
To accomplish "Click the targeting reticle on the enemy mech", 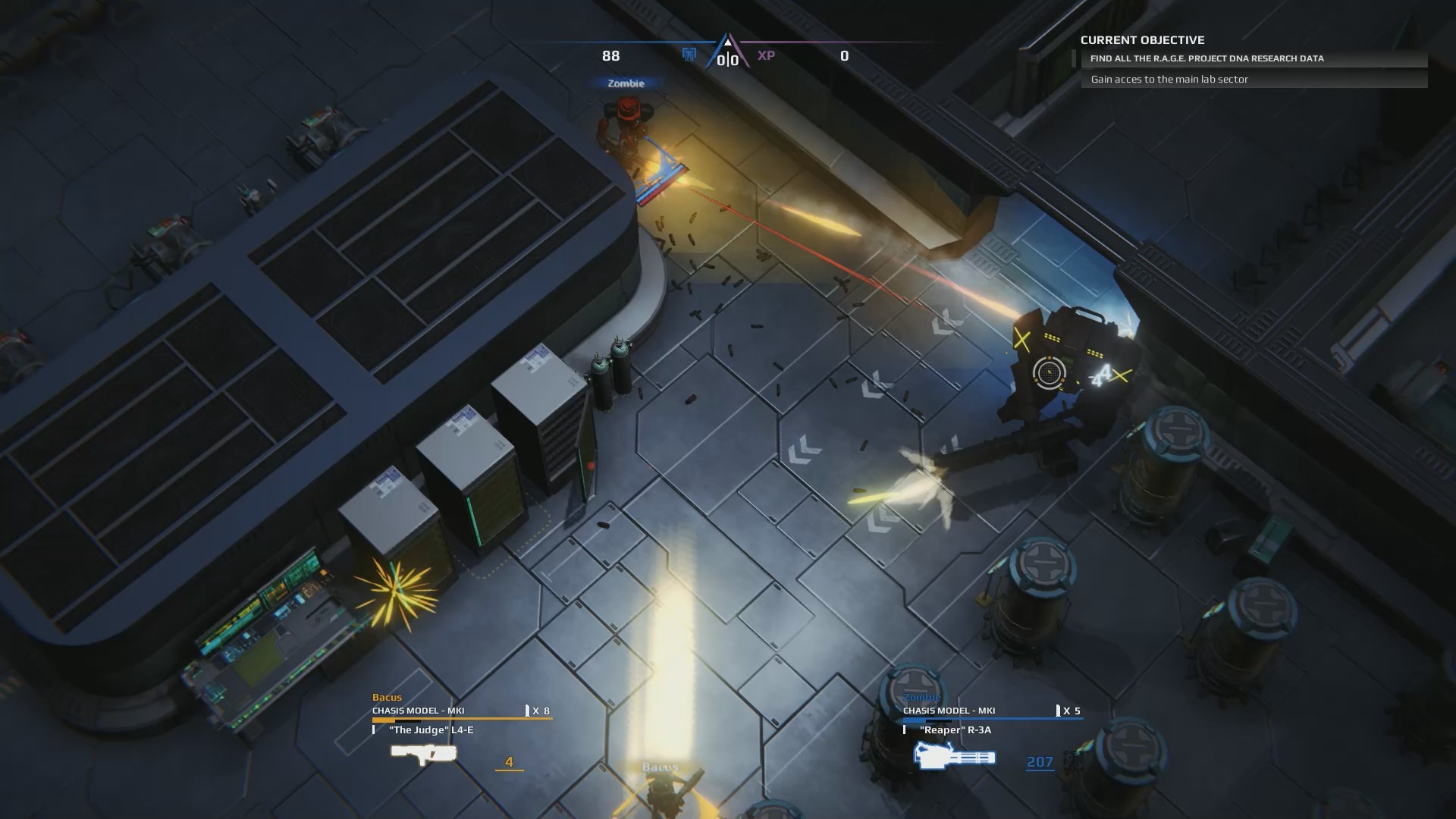I will (1049, 373).
